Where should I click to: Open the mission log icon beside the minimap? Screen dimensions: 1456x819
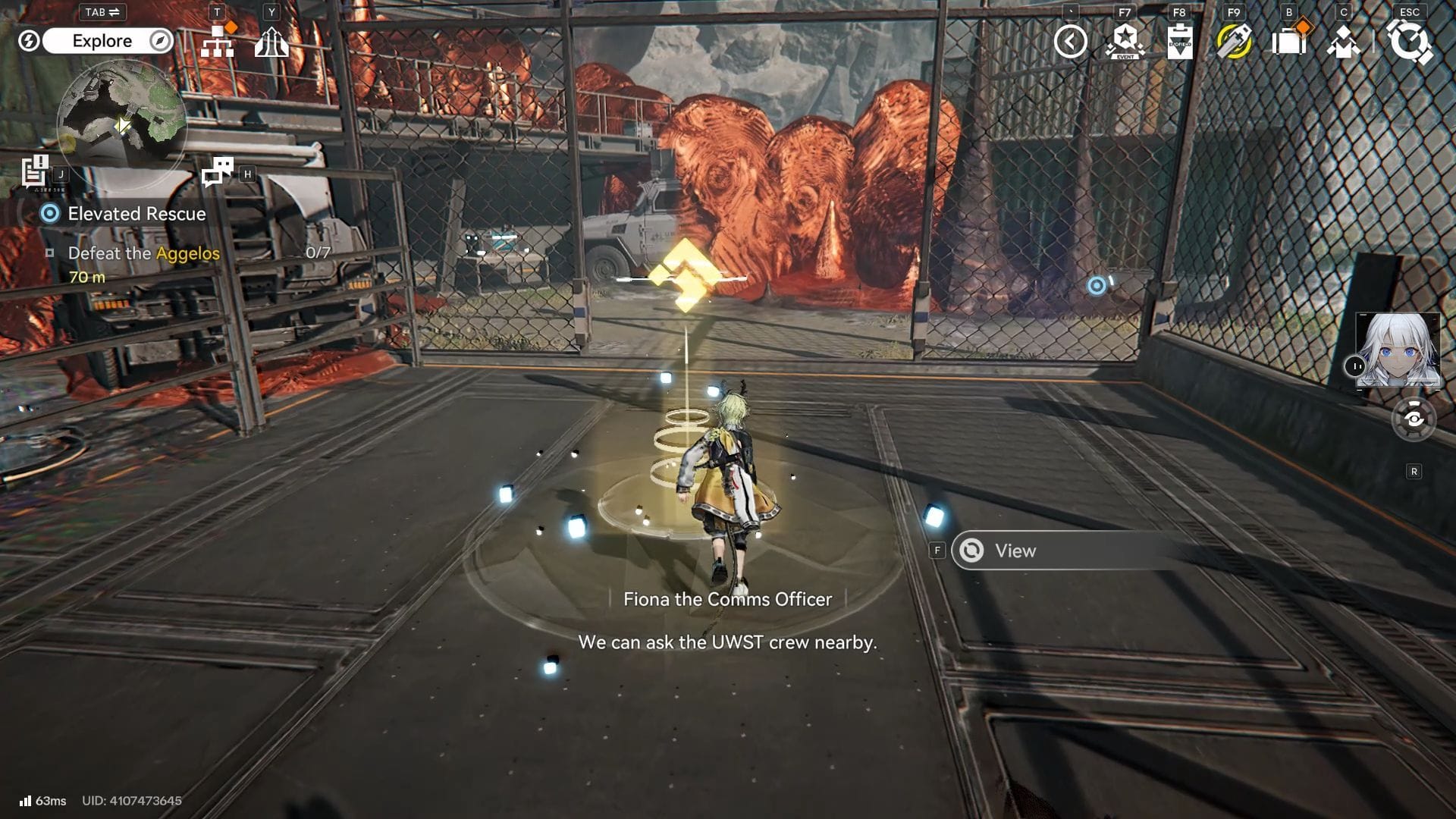35,171
